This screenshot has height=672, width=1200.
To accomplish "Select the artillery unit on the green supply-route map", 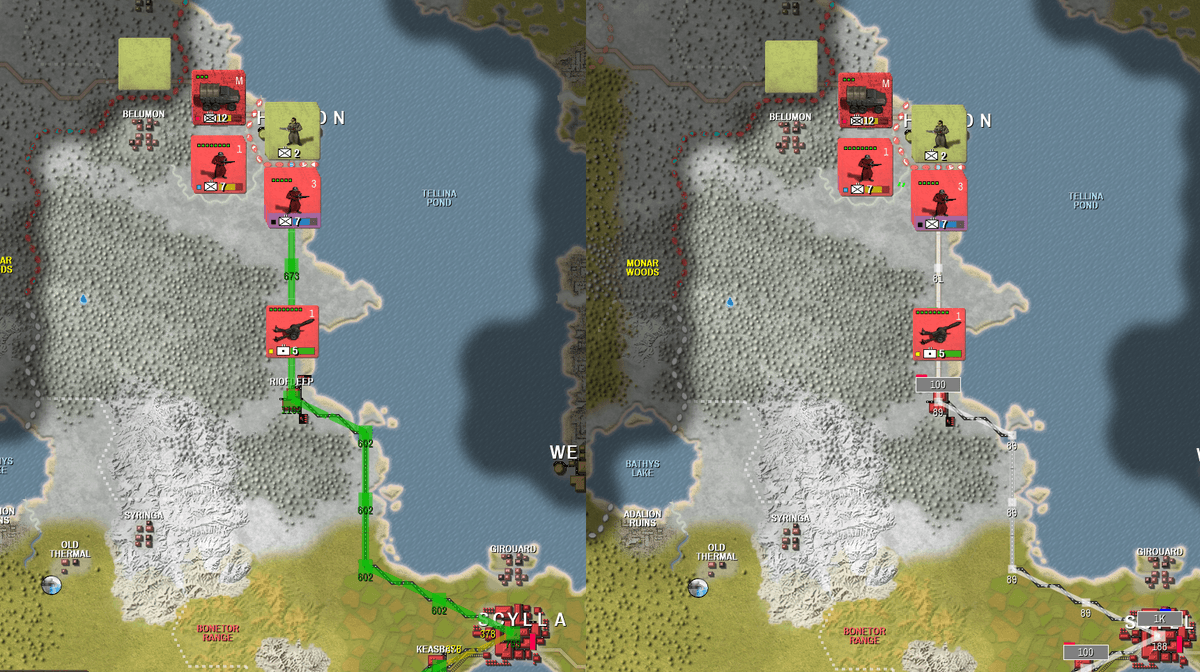I will click(292, 331).
